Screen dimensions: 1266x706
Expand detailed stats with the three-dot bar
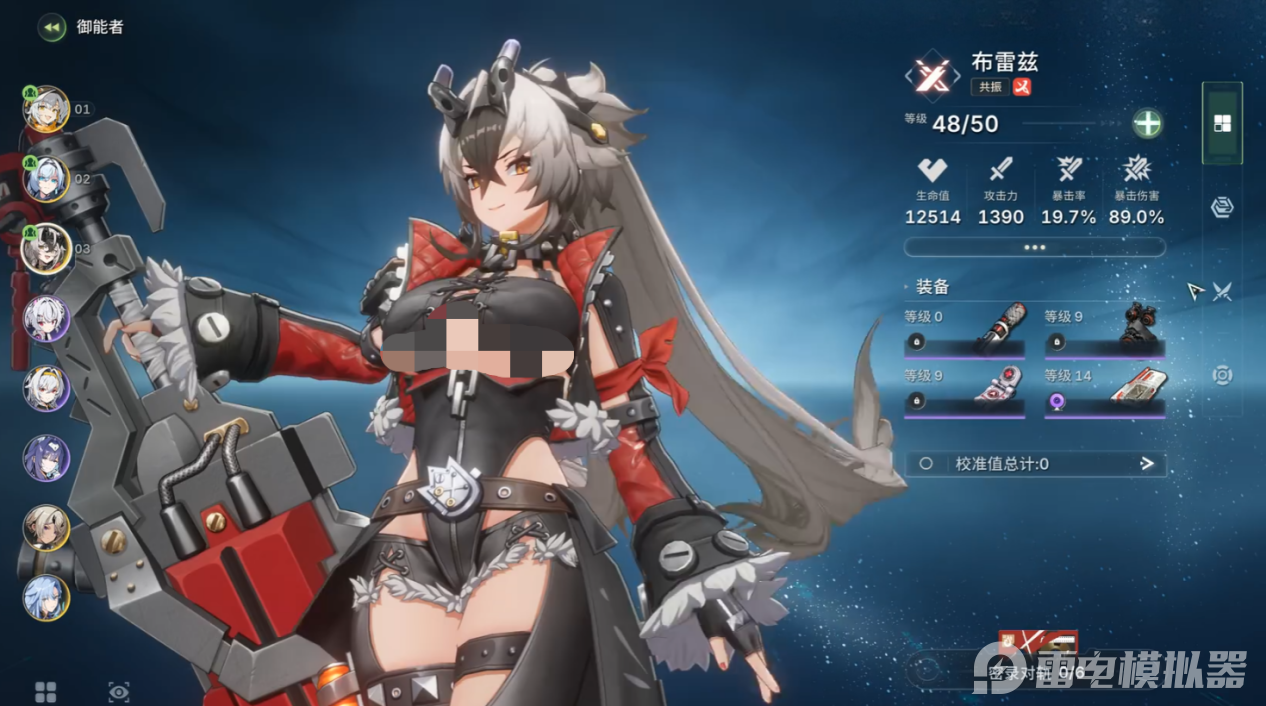1034,247
